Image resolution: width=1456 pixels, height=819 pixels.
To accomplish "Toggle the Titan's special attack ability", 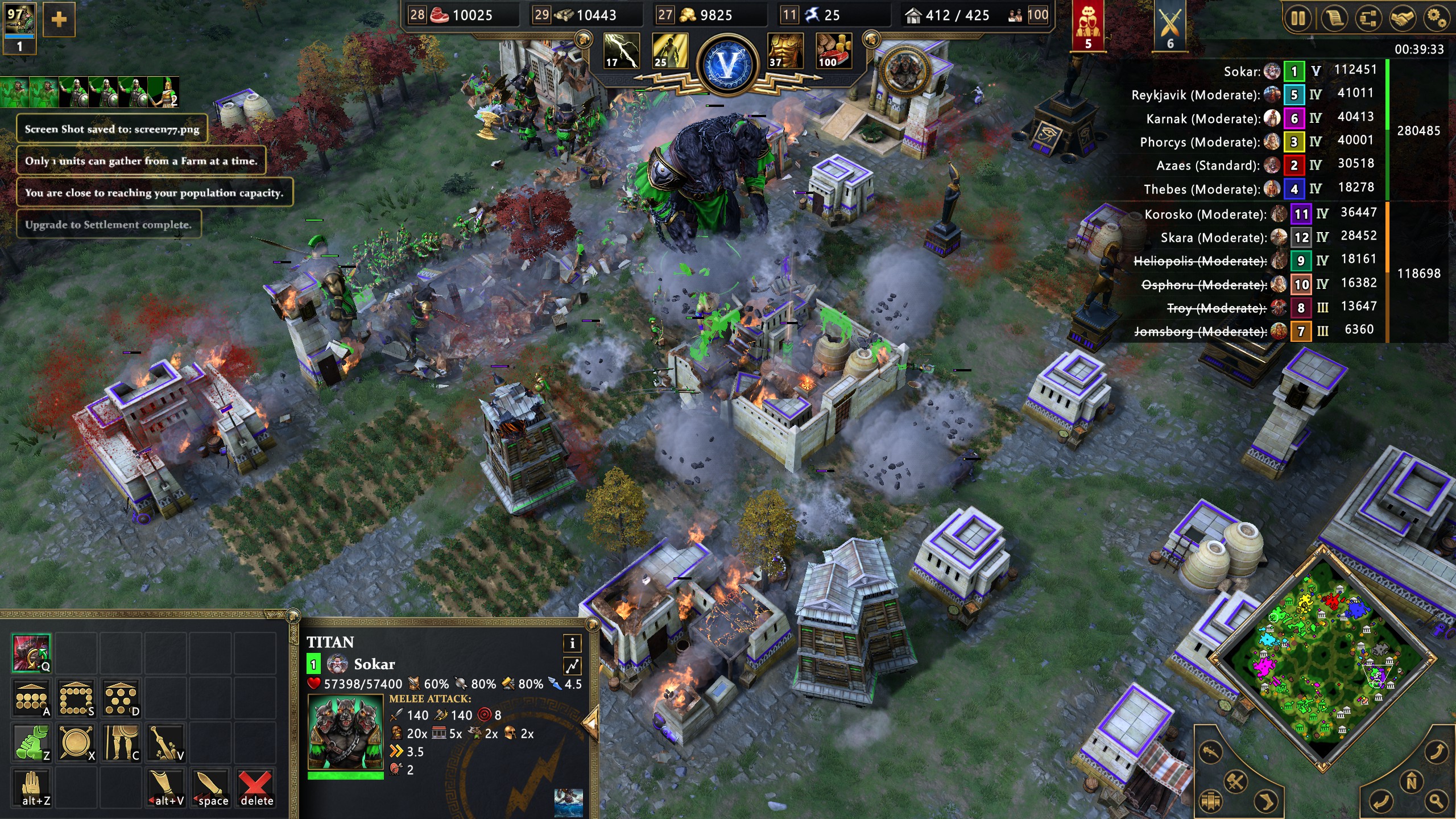I will [32, 653].
